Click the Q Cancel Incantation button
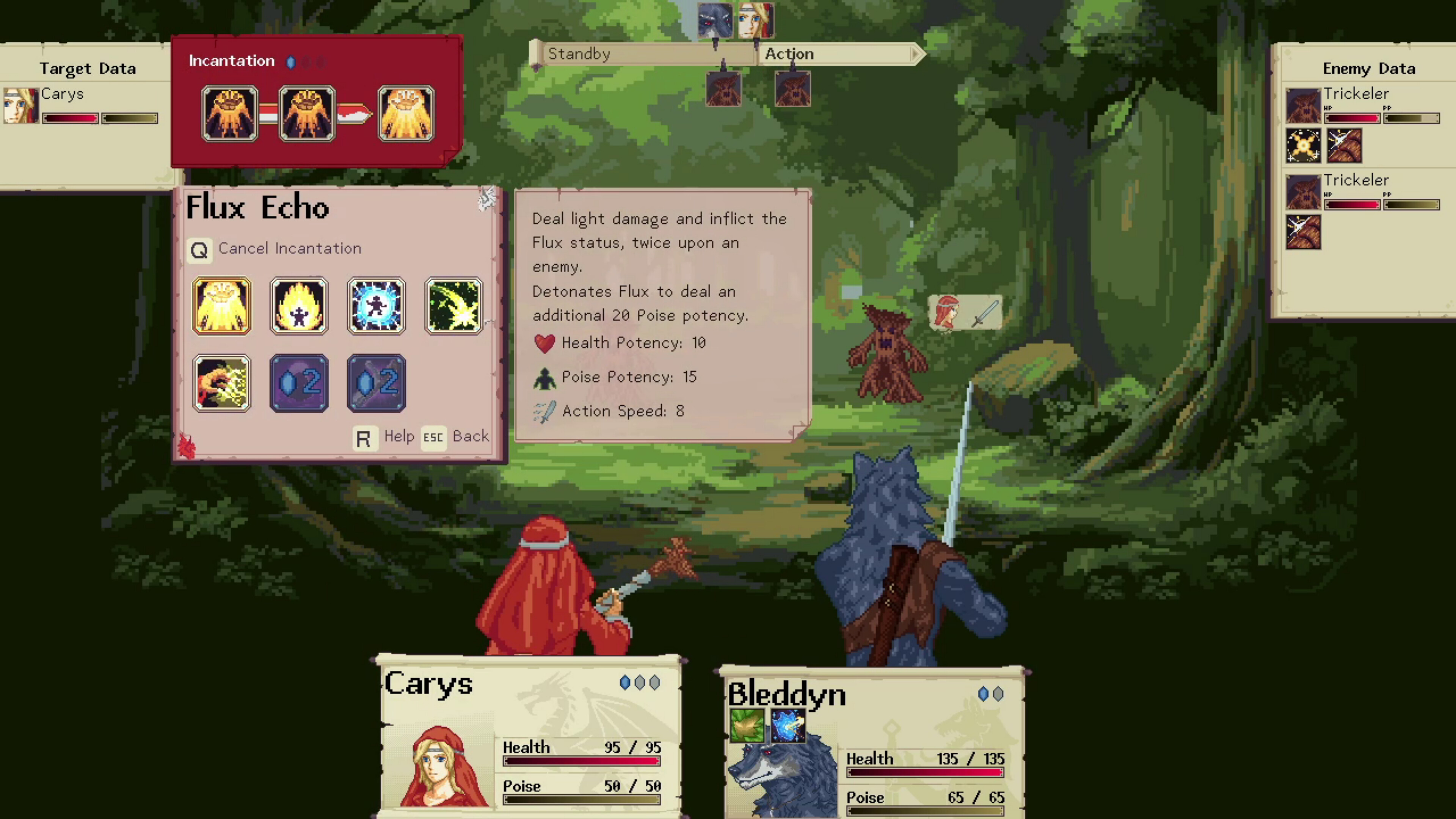The image size is (1456, 819). coord(199,249)
